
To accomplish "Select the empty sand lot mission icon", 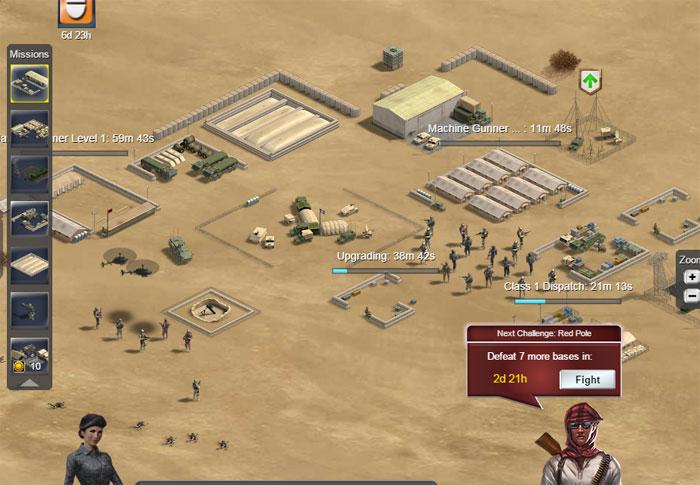I will (x=30, y=265).
